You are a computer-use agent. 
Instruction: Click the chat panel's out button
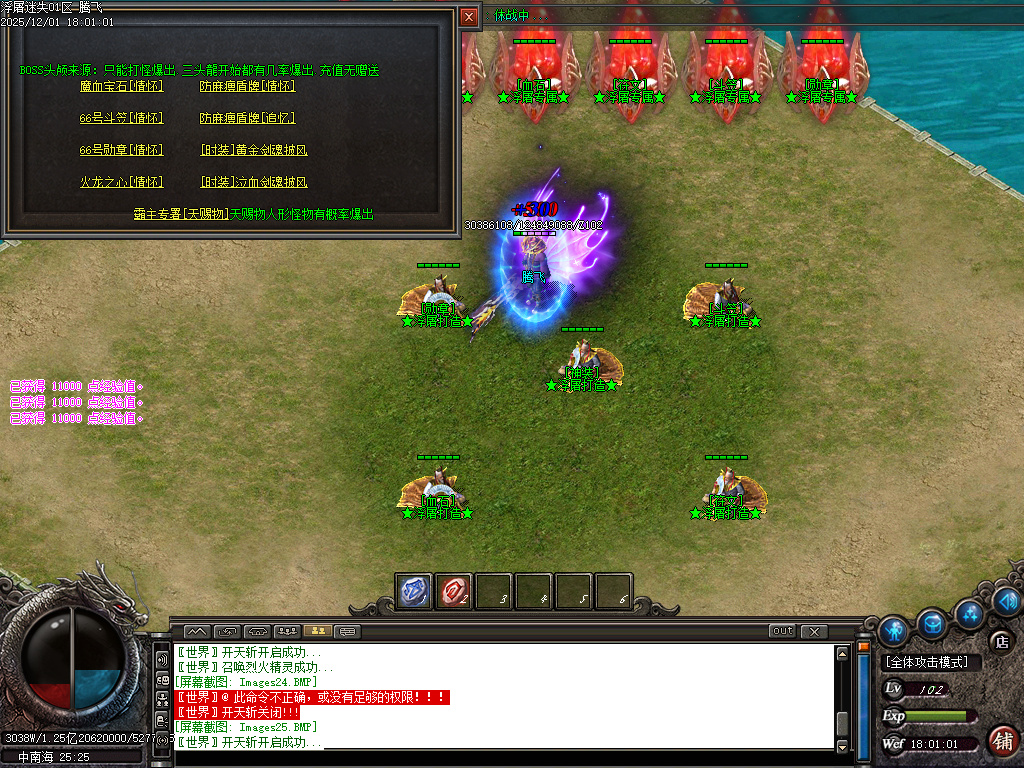coord(782,631)
